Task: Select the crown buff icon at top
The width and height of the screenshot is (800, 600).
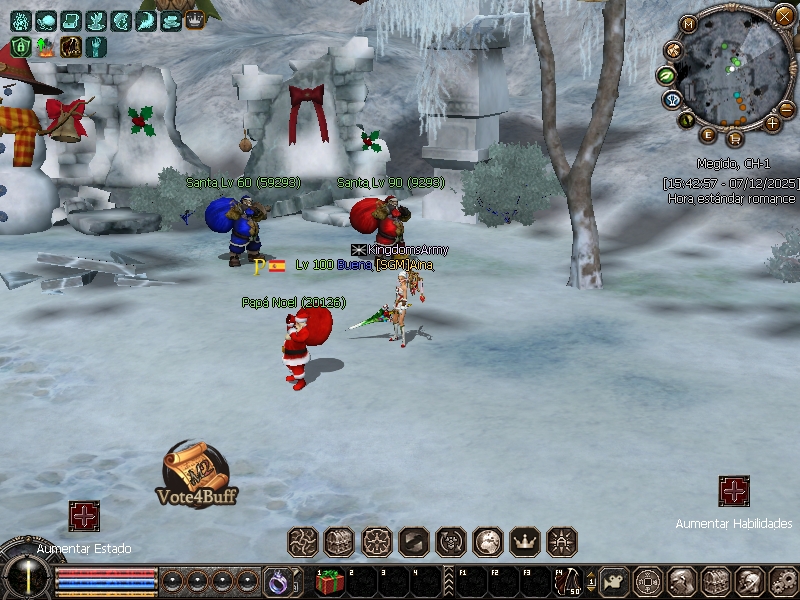Action: point(195,19)
